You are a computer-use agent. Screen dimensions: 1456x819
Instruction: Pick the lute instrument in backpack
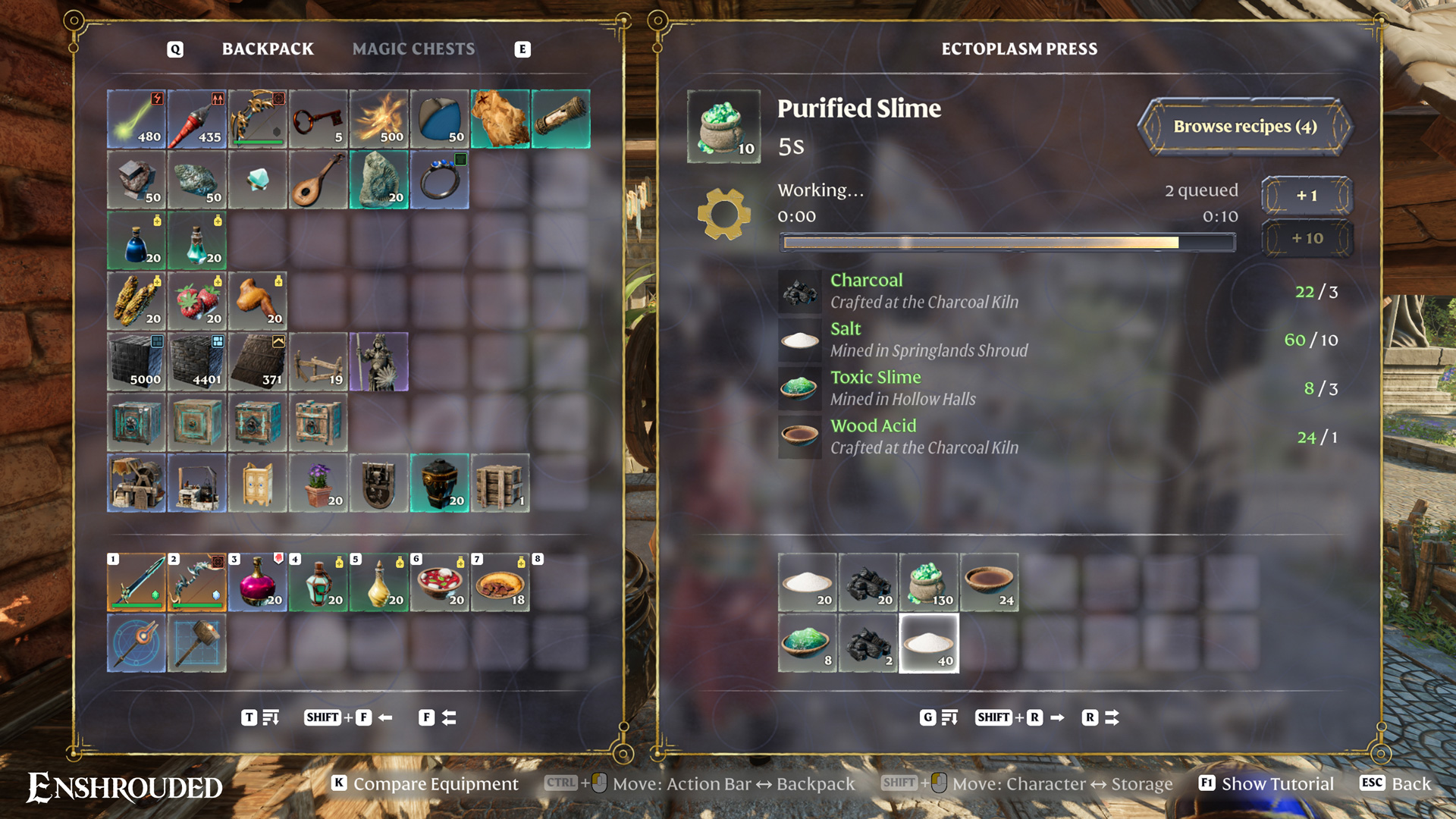click(318, 180)
